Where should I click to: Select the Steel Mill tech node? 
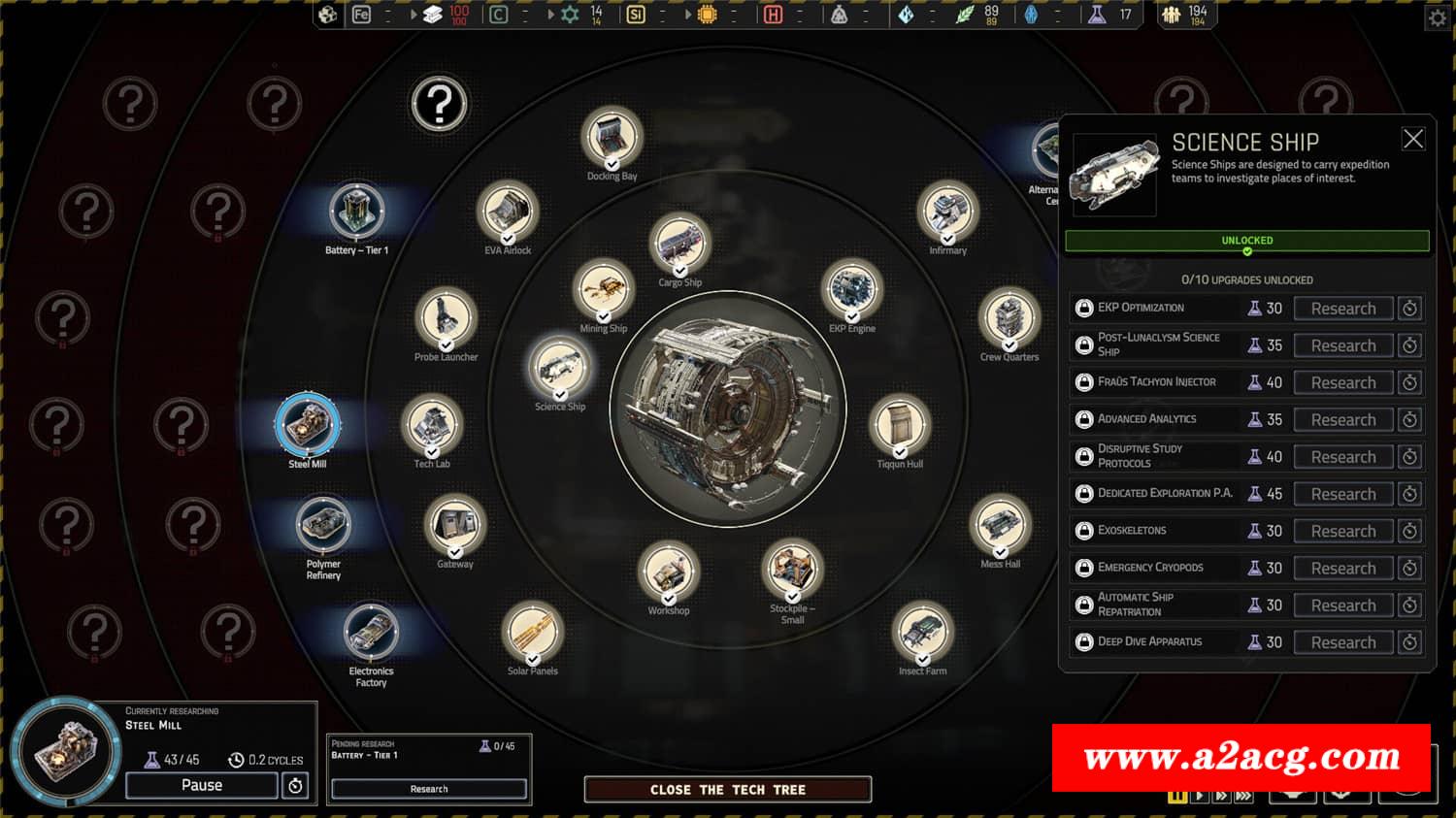point(308,424)
